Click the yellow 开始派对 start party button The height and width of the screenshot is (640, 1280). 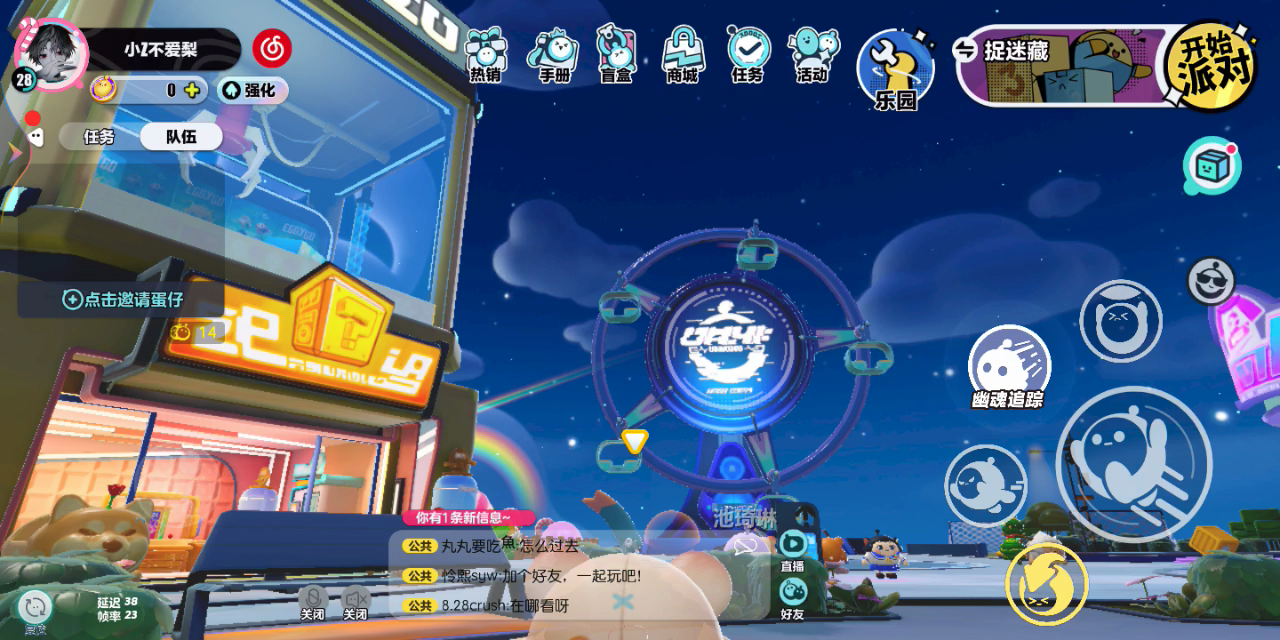(1210, 66)
